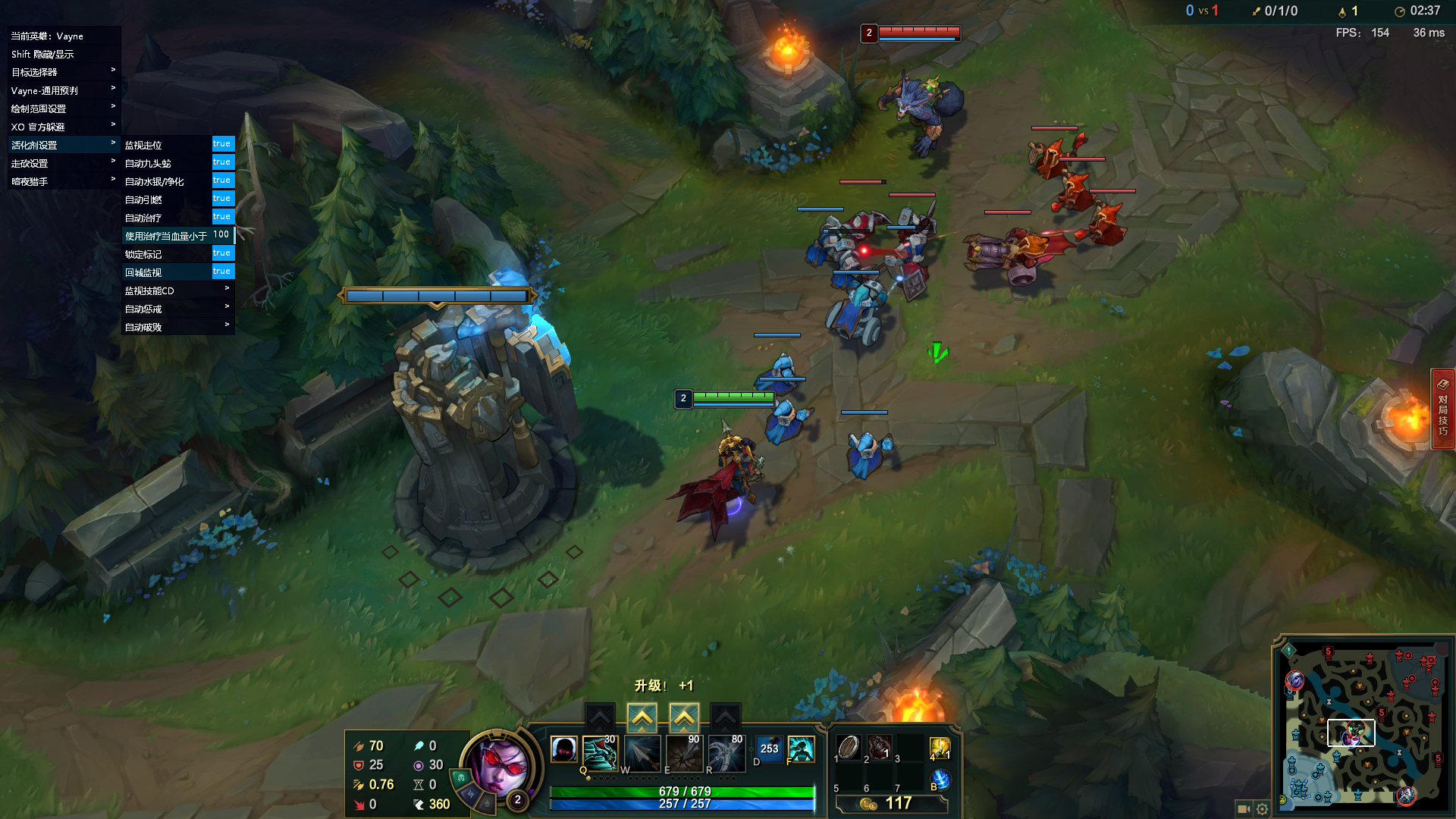
Task: Expand the 自动破败 submenu
Action: coord(178,327)
